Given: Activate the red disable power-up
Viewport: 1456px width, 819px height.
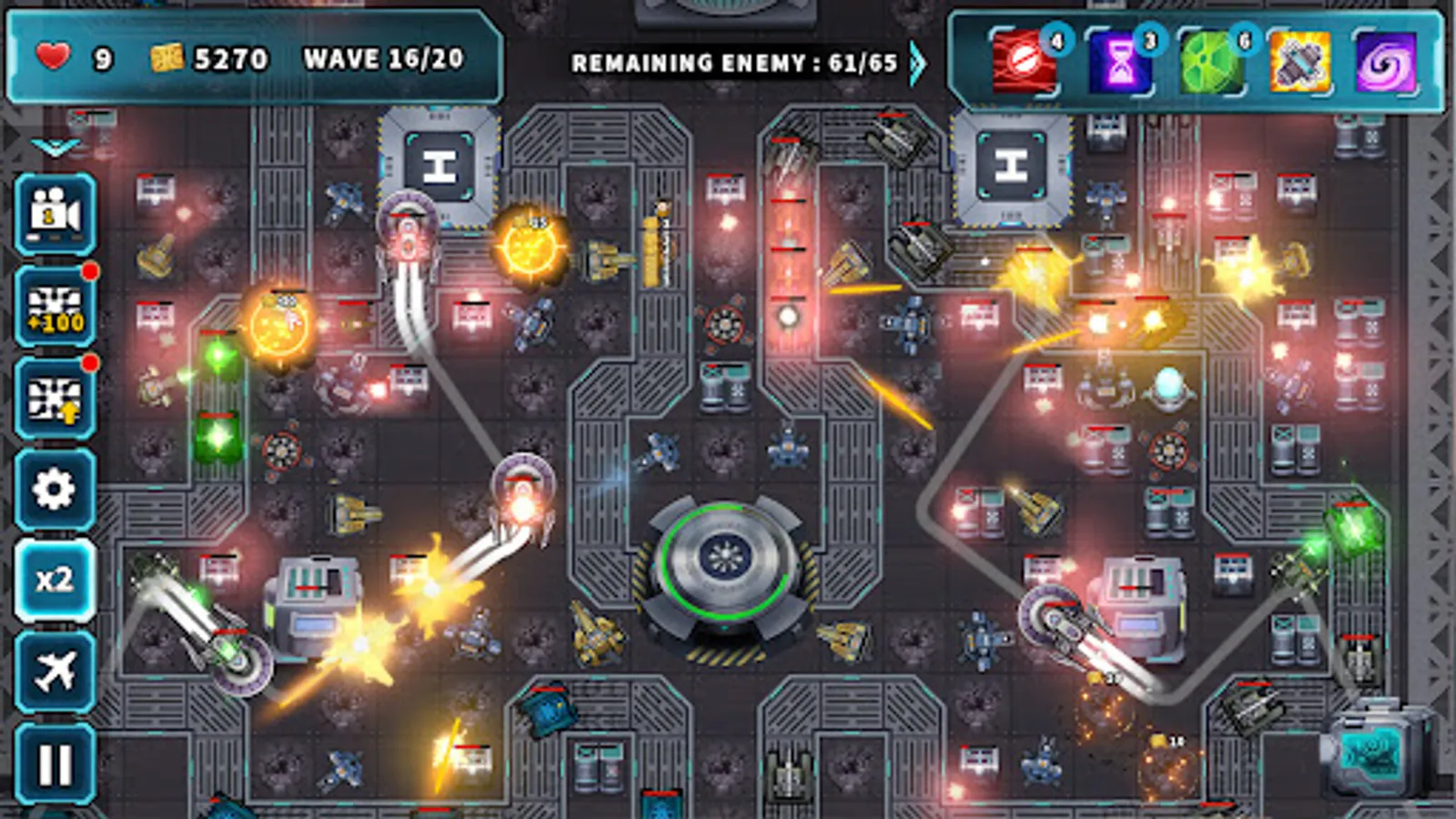Looking at the screenshot, I should click(1022, 62).
